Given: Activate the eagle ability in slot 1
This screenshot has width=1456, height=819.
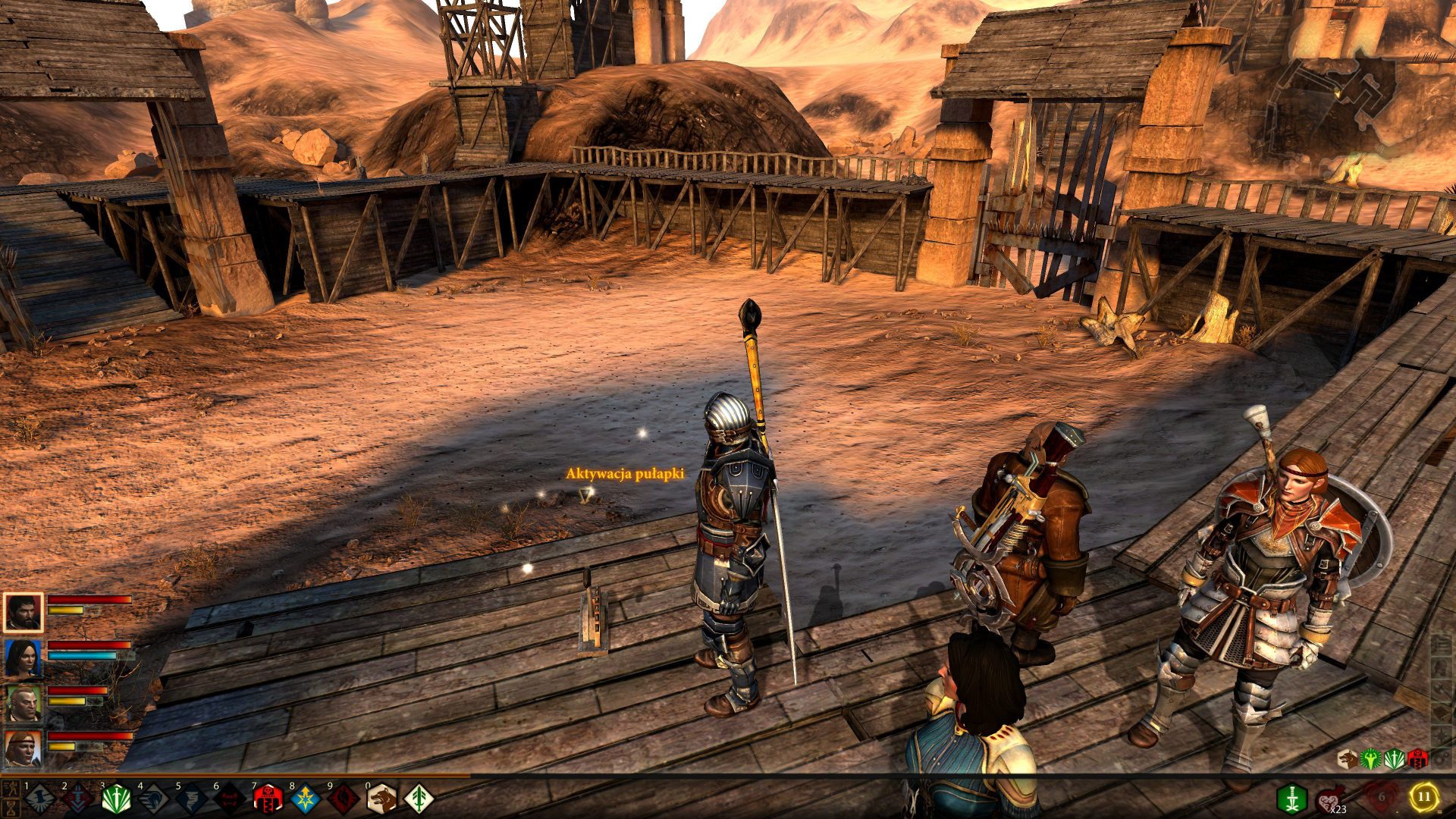Looking at the screenshot, I should pyautogui.click(x=39, y=799).
